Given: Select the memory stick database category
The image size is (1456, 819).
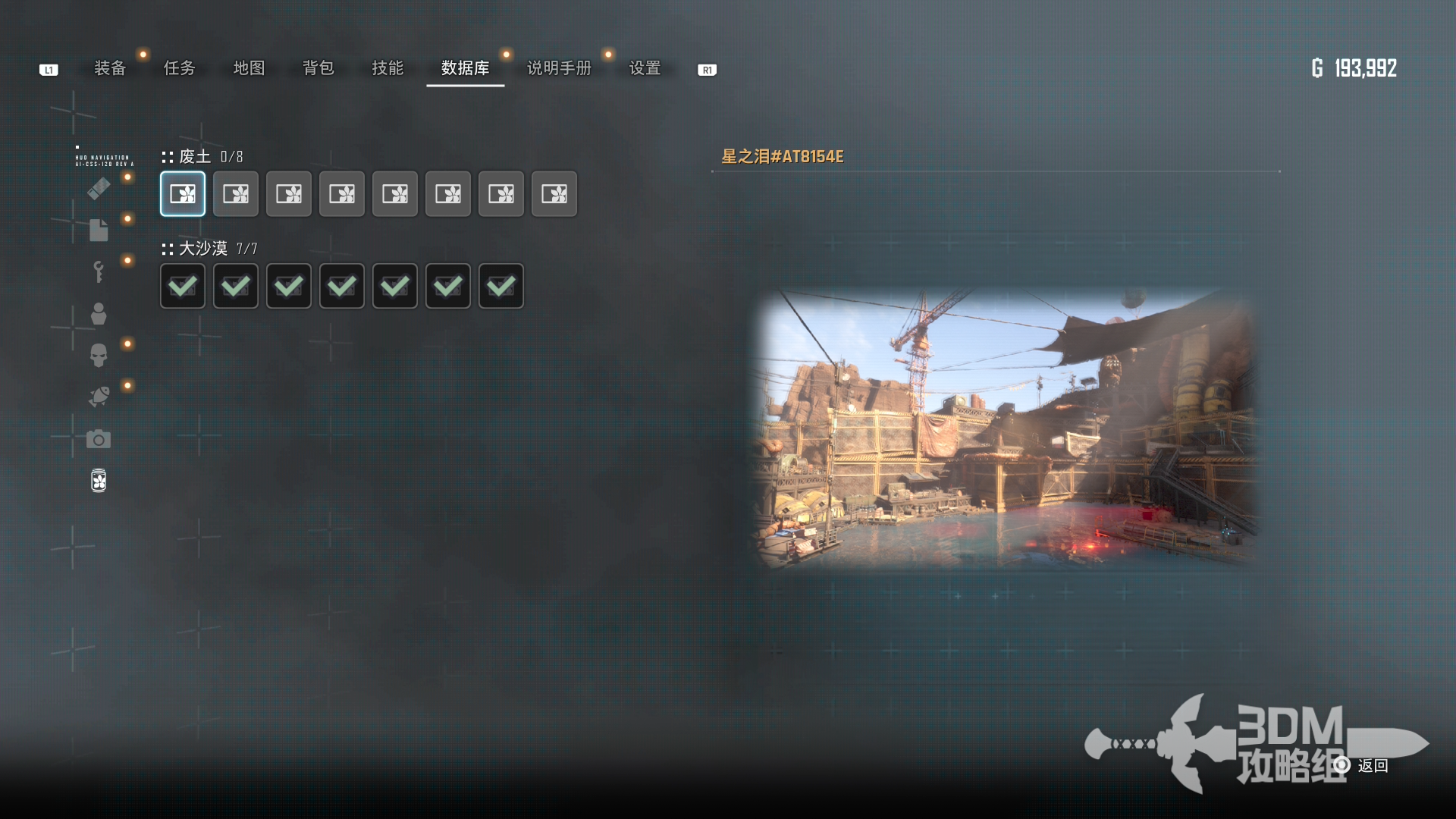Looking at the screenshot, I should click(x=99, y=188).
